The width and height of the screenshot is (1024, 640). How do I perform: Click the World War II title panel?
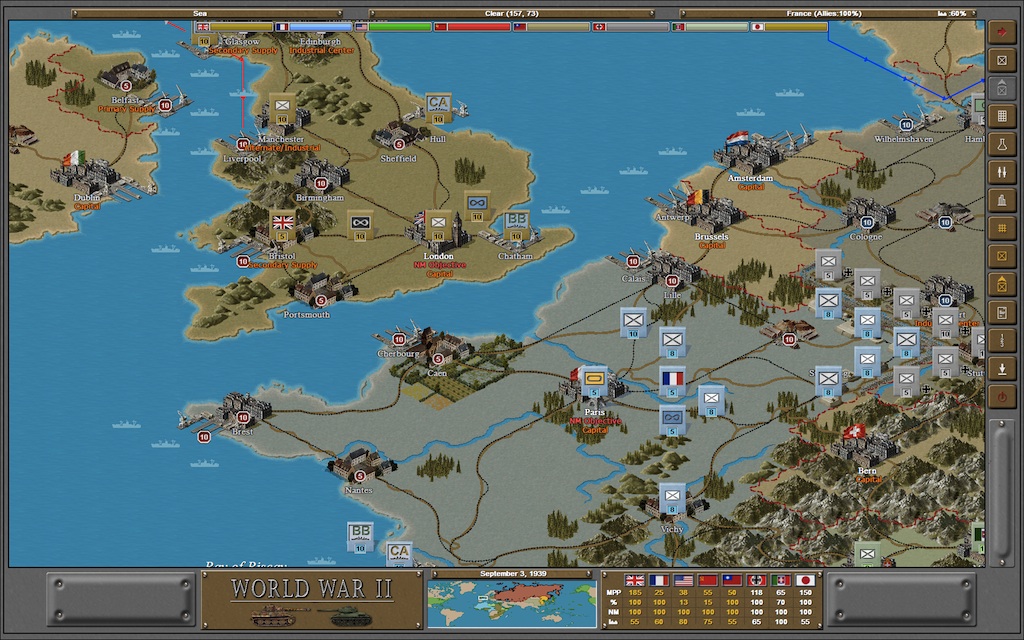pyautogui.click(x=311, y=598)
